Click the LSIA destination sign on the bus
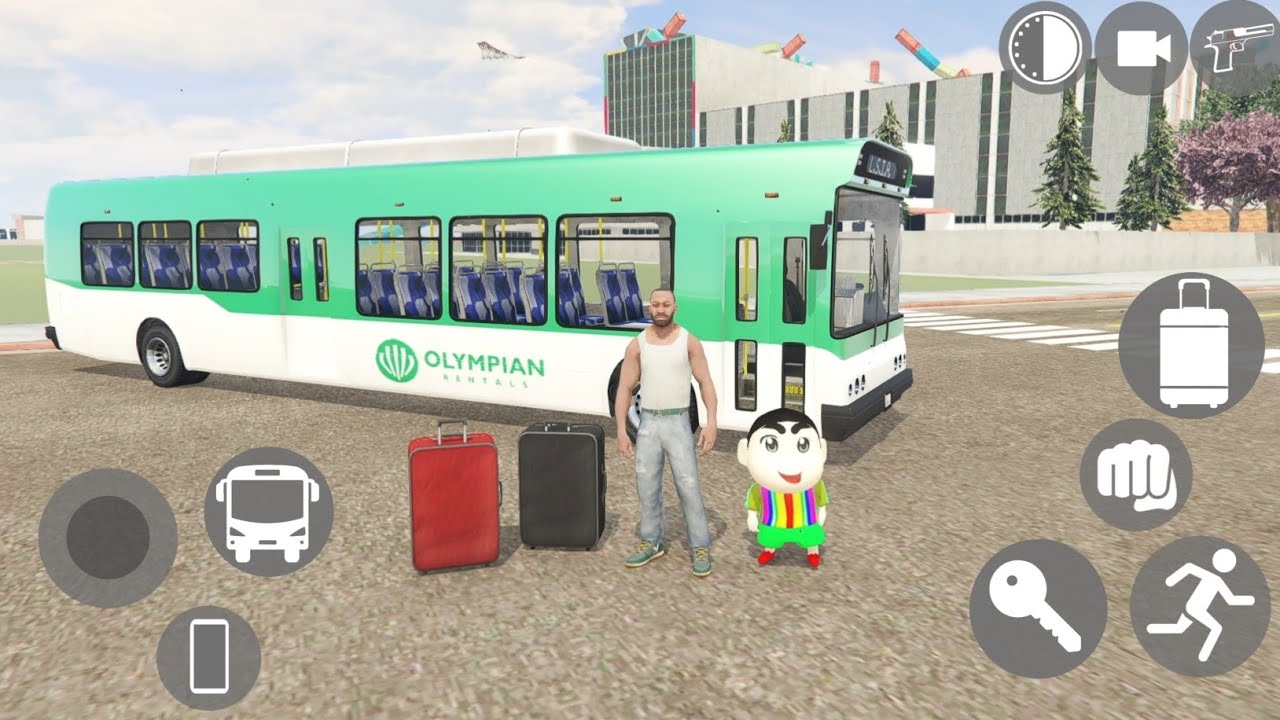Viewport: 1280px width, 720px height. click(x=880, y=163)
